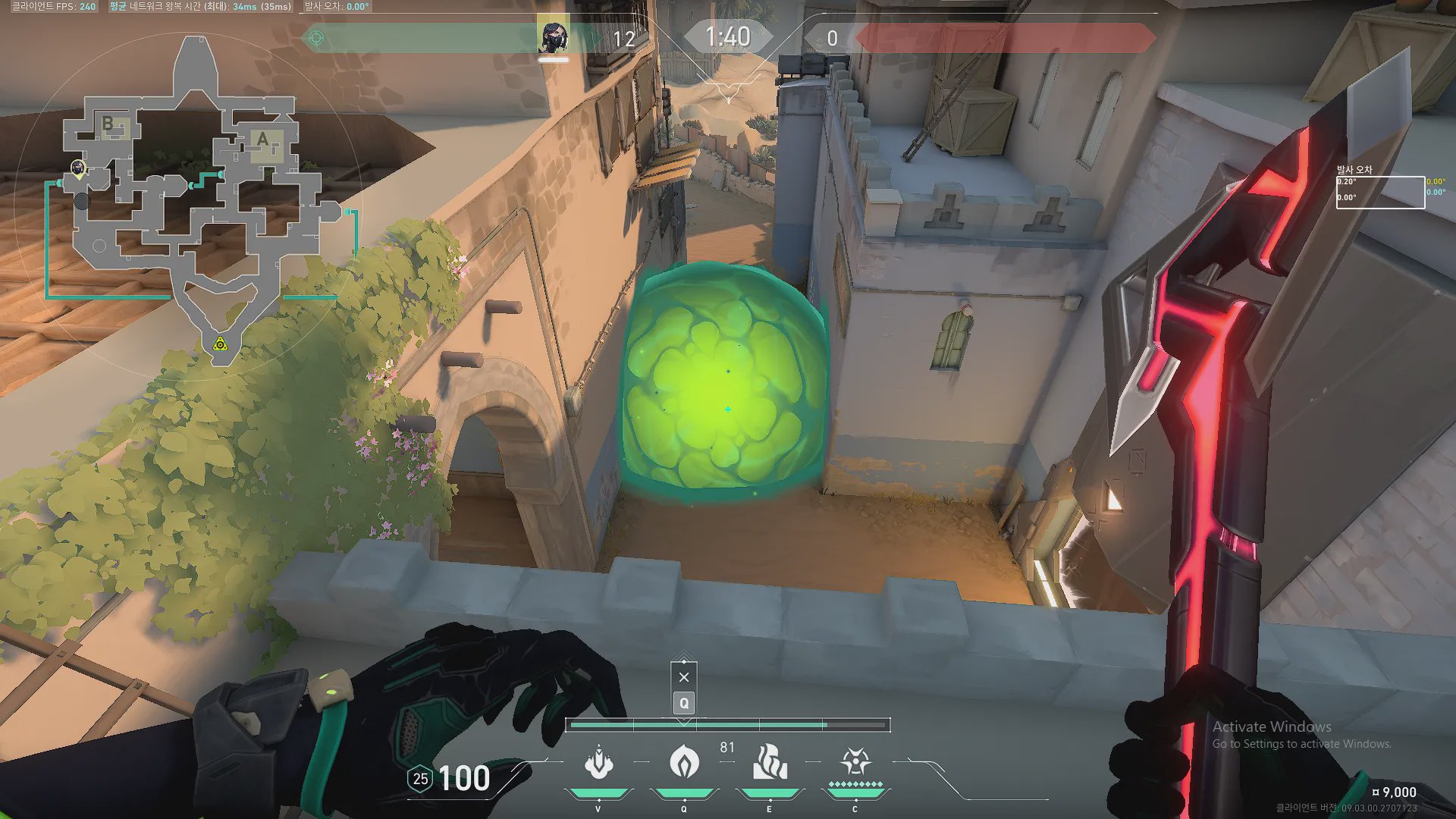The height and width of the screenshot is (819, 1456).
Task: Activate the Poison Cloud ability icon
Action: pos(684,763)
